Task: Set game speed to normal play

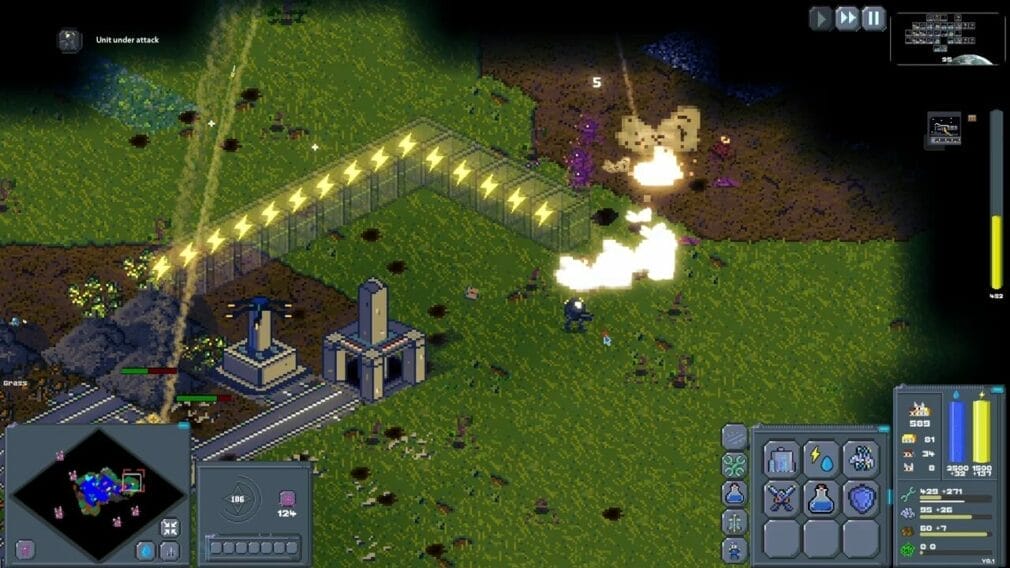Action: point(821,18)
